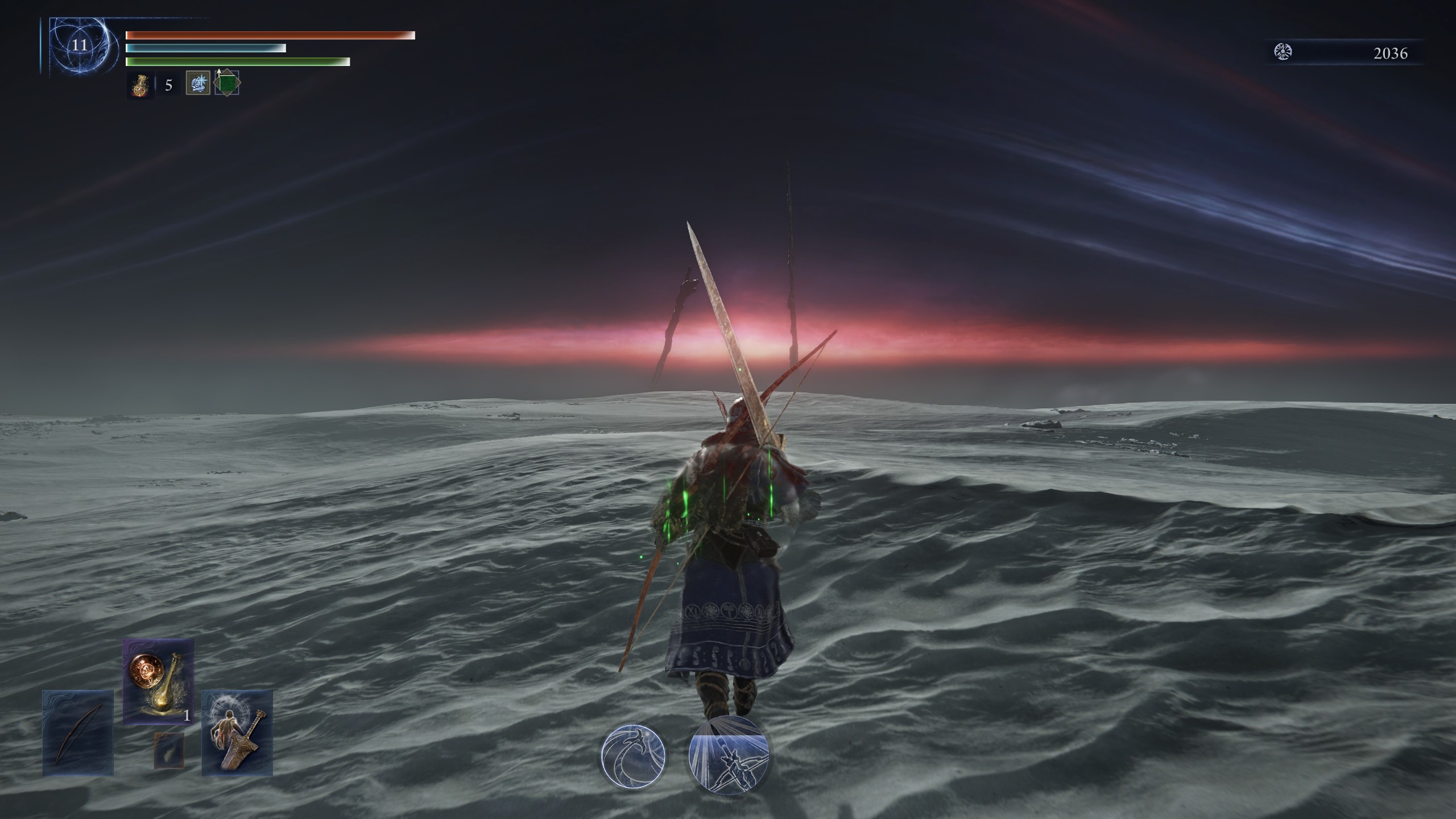Image resolution: width=1456 pixels, height=819 pixels.
Task: Select the small faded feather slot
Action: point(169,750)
